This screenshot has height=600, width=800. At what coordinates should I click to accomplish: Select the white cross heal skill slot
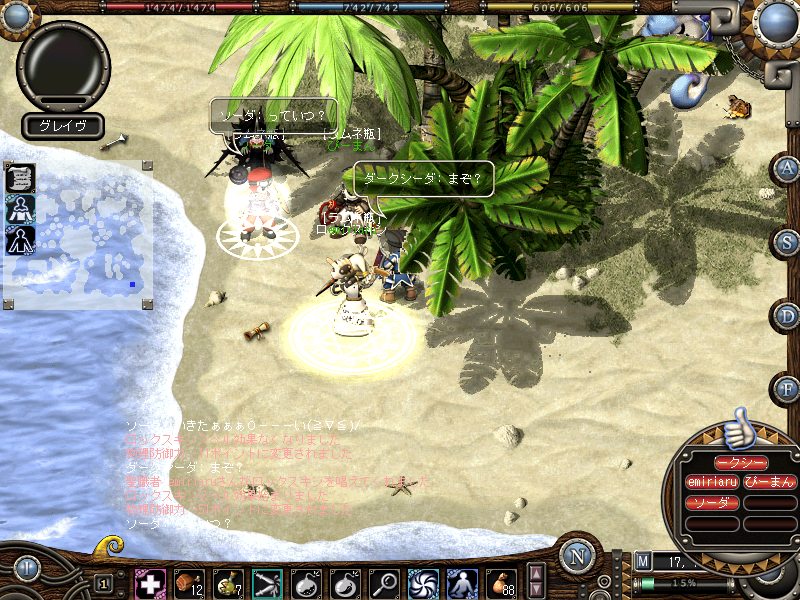(x=149, y=582)
